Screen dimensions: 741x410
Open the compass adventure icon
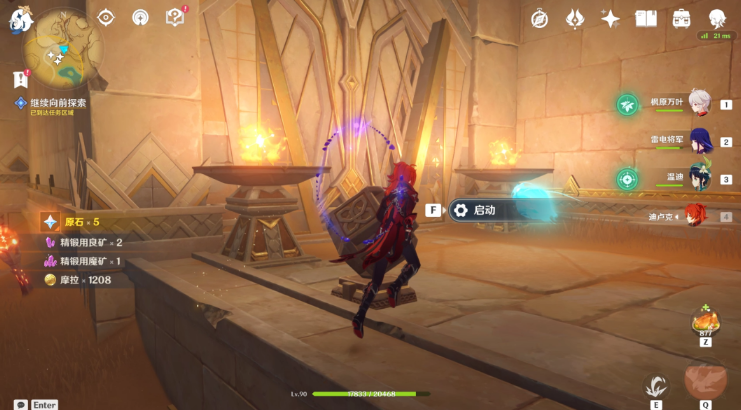click(540, 18)
